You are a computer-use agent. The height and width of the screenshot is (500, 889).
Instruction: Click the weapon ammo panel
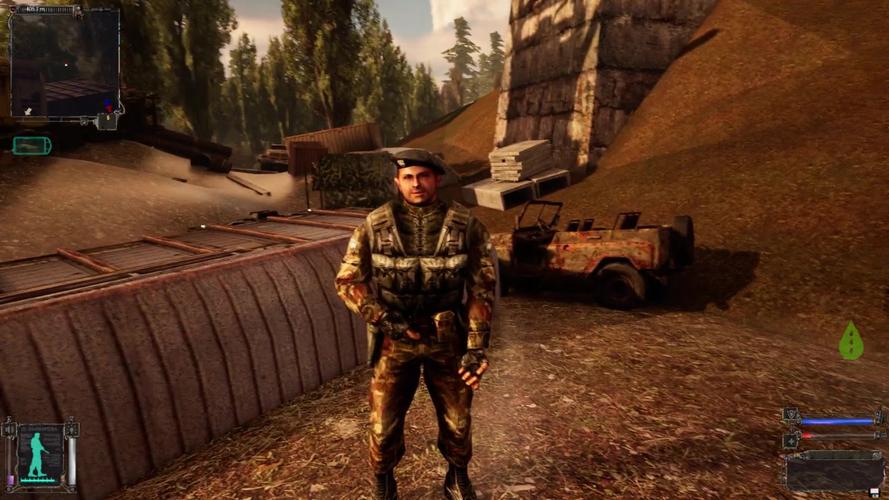833,470
